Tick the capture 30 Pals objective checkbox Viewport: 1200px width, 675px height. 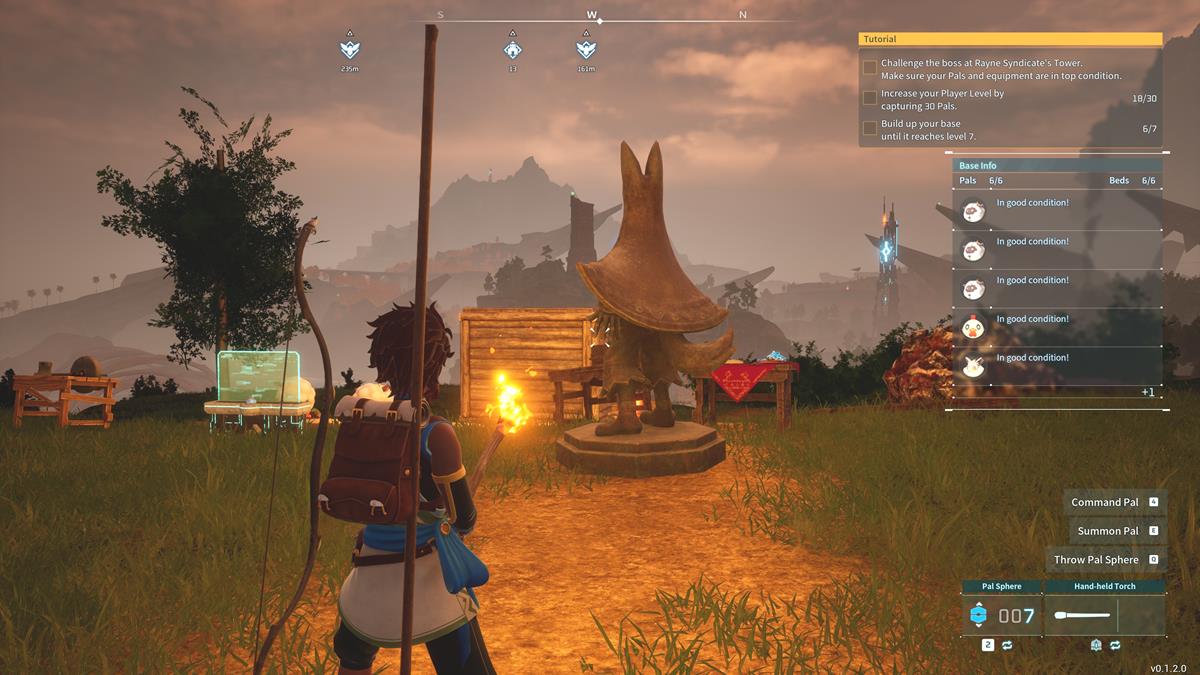tap(870, 98)
